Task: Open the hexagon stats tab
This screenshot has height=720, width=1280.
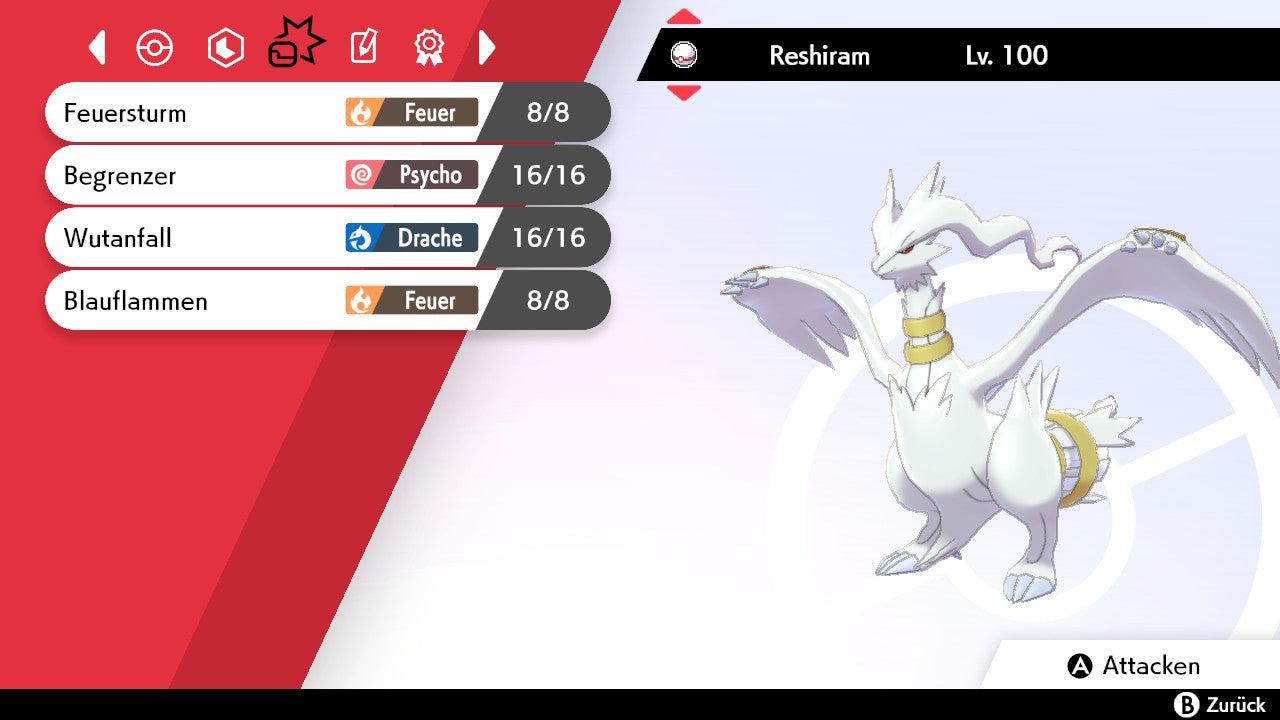Action: [x=225, y=47]
